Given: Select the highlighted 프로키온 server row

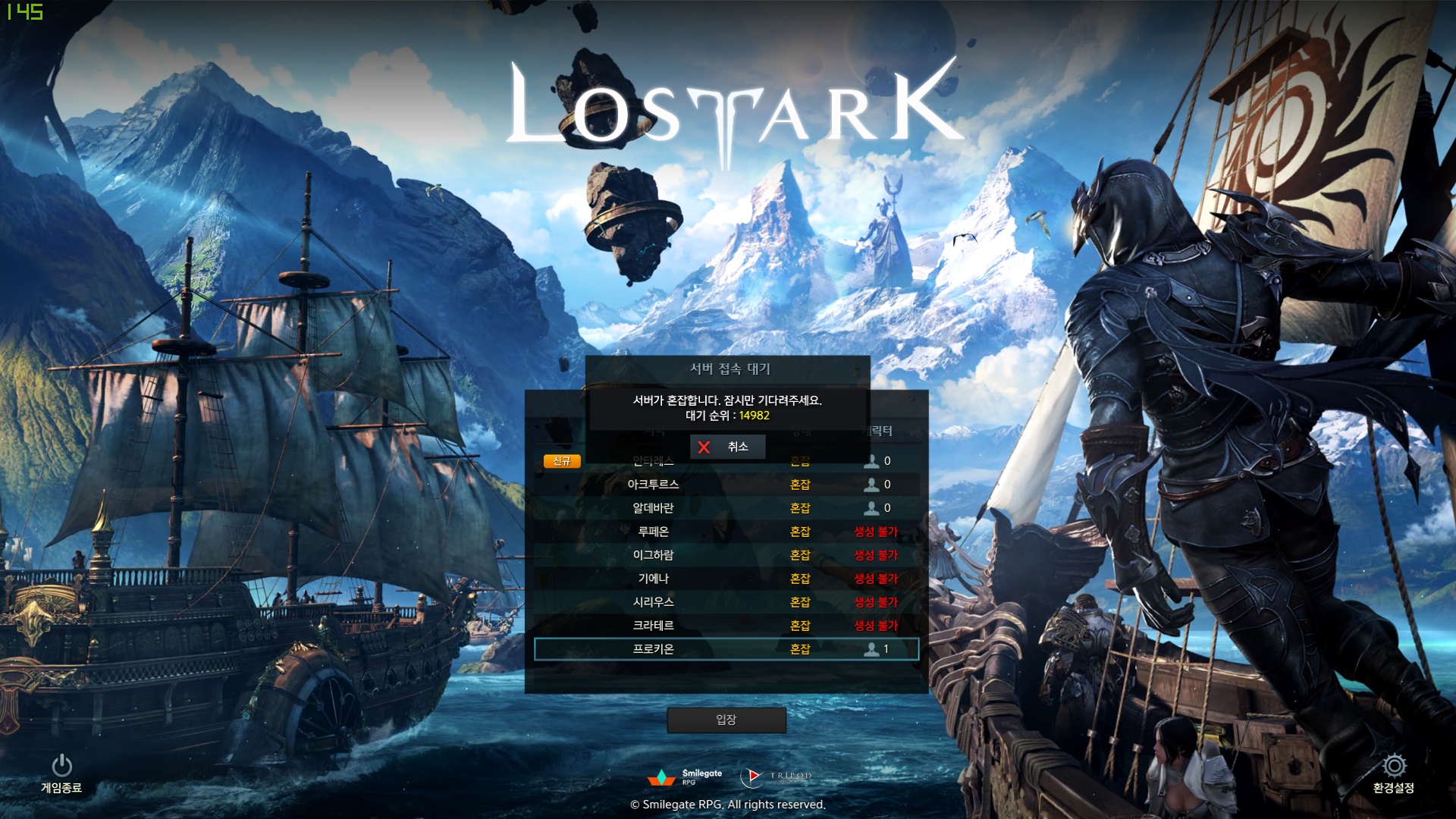Looking at the screenshot, I should pyautogui.click(x=726, y=649).
